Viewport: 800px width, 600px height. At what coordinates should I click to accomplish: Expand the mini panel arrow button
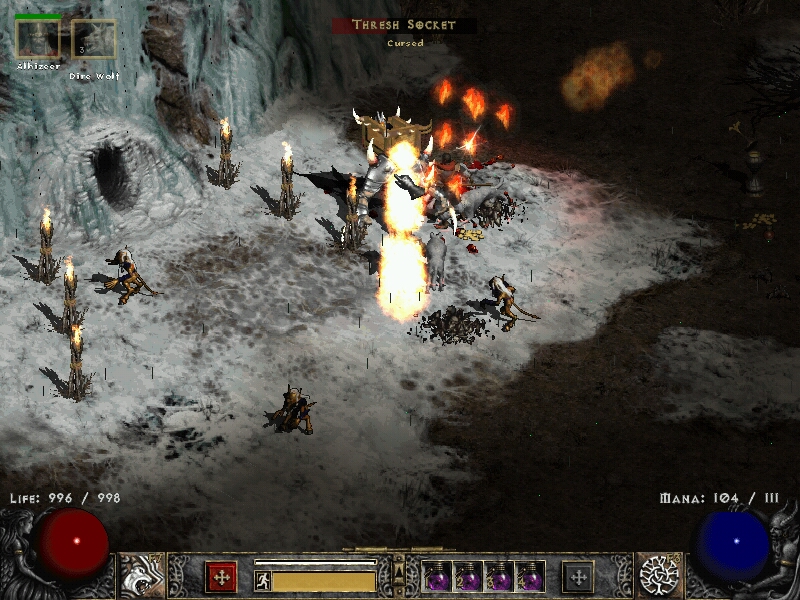(399, 571)
